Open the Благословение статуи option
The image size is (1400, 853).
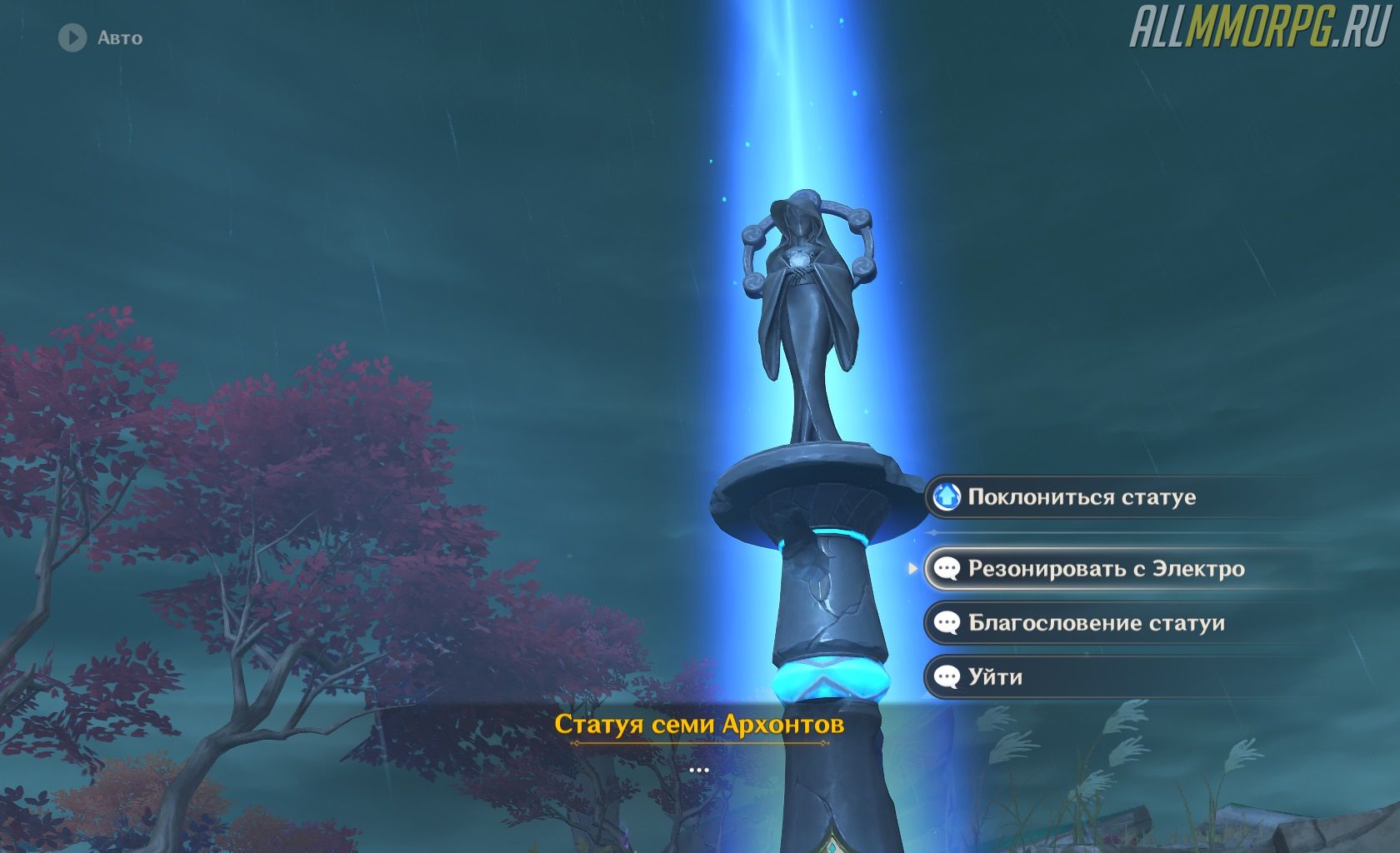[1095, 623]
